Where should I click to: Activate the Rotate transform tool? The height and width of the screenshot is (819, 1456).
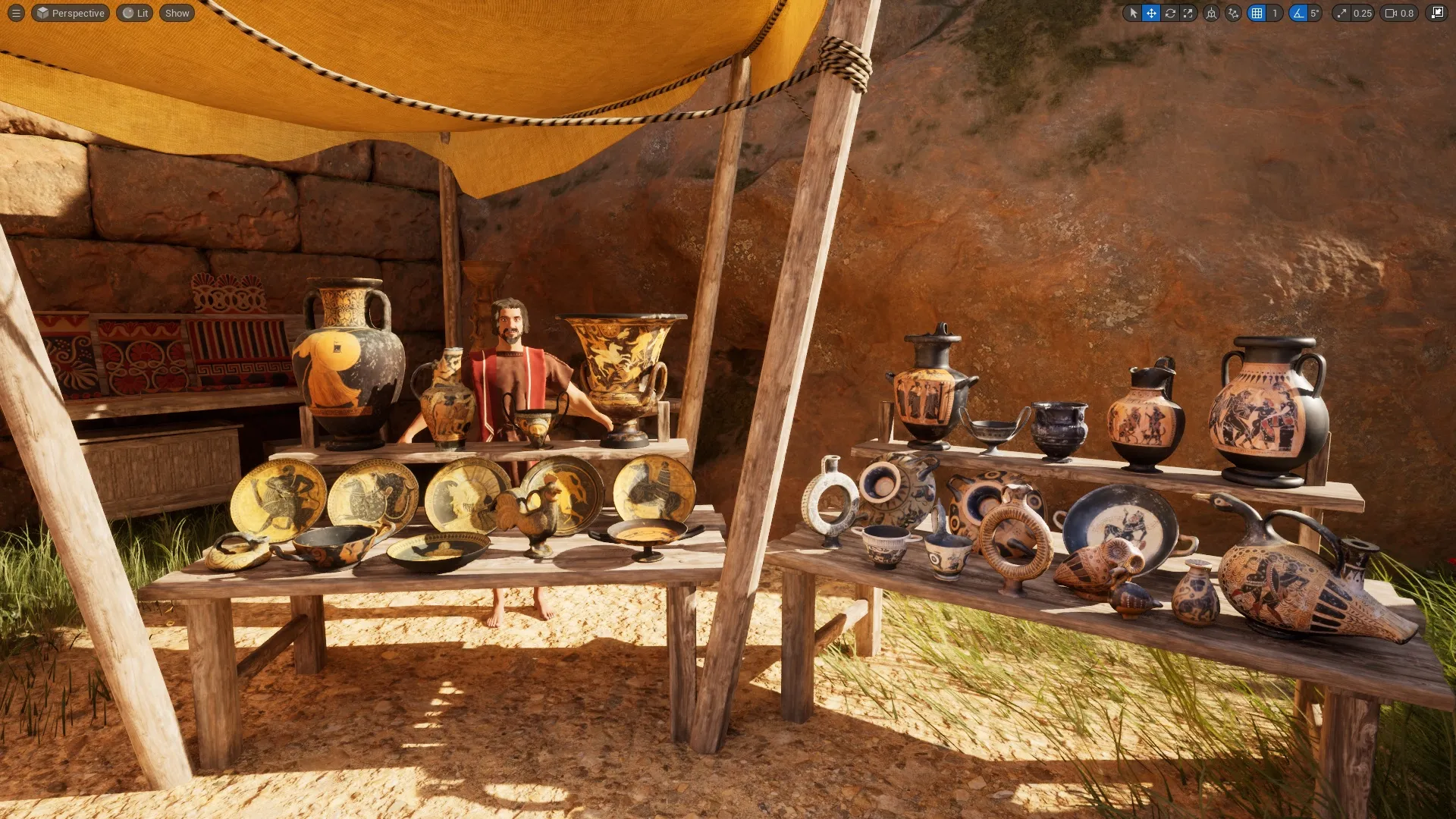1172,13
